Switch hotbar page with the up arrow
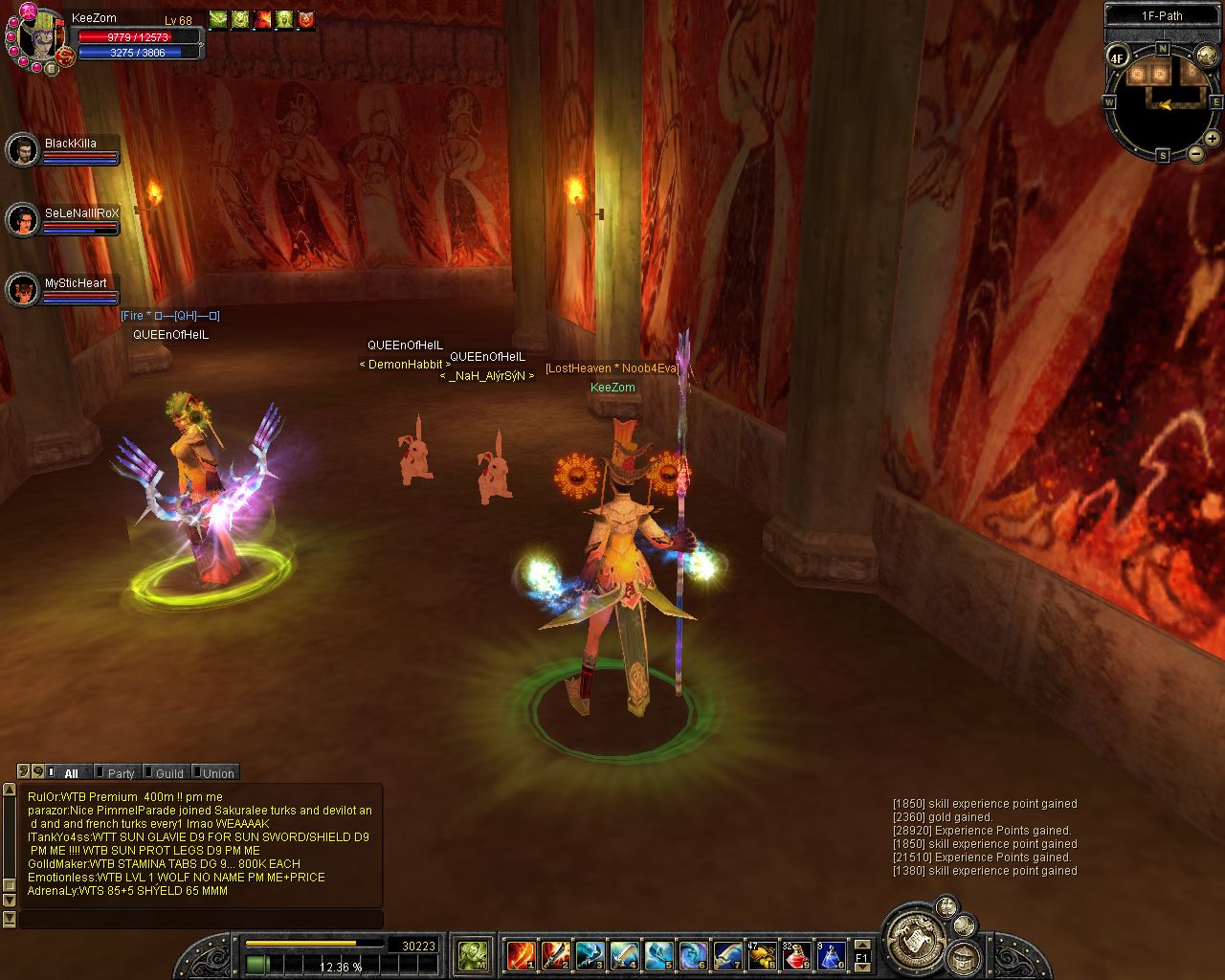This screenshot has height=980, width=1225. click(861, 945)
